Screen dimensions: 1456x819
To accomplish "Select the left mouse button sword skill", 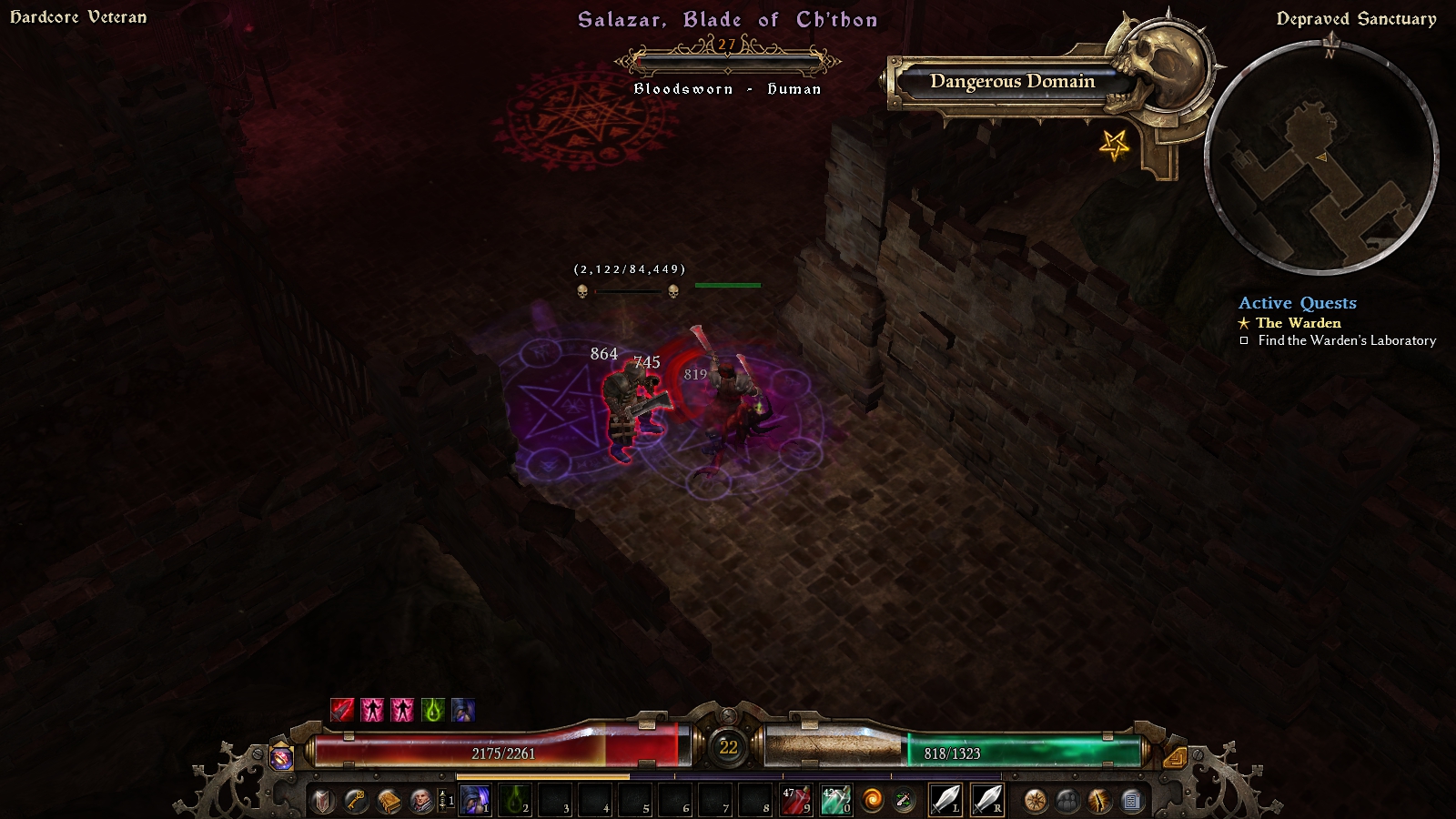I will point(945,801).
